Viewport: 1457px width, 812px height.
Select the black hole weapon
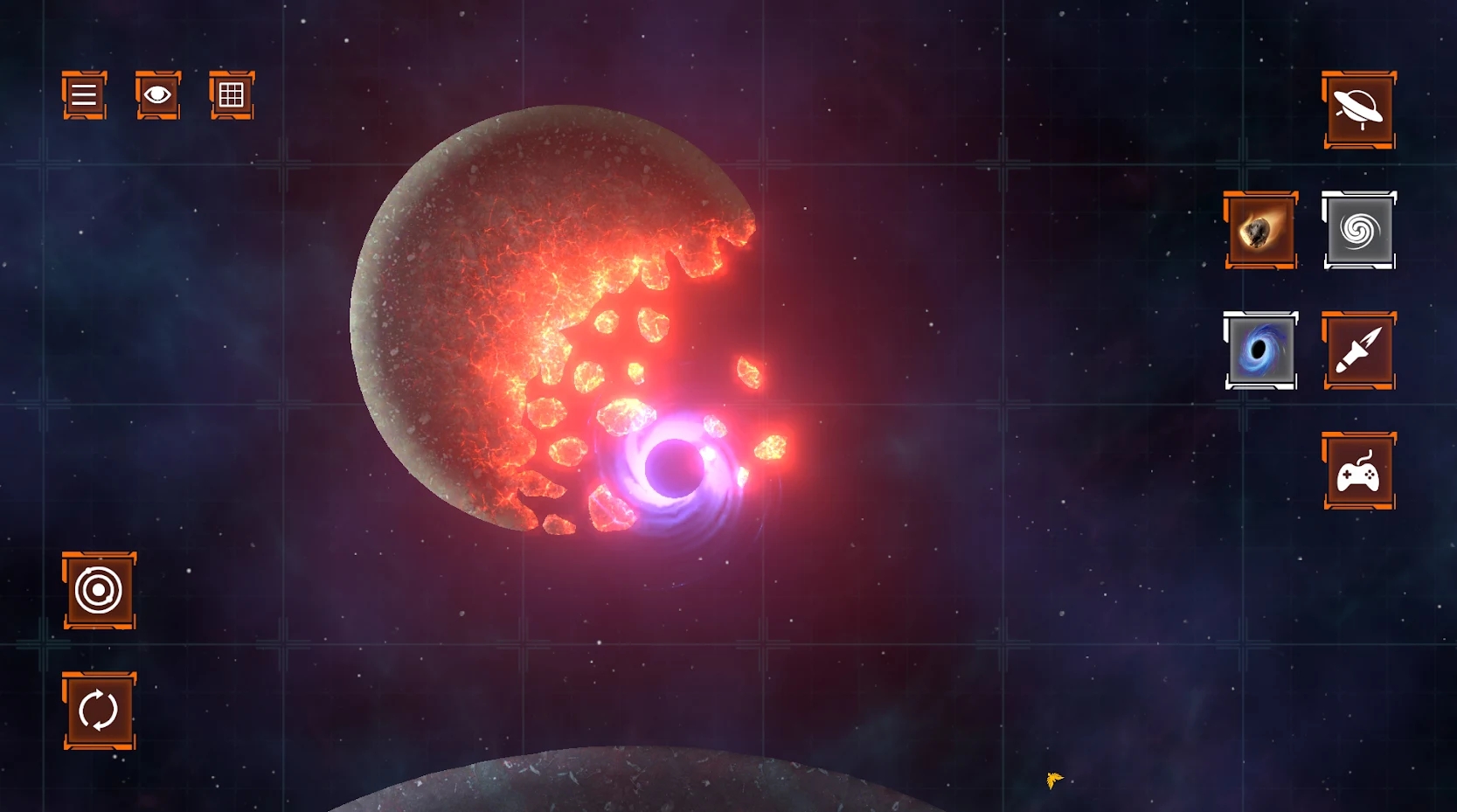point(1261,351)
